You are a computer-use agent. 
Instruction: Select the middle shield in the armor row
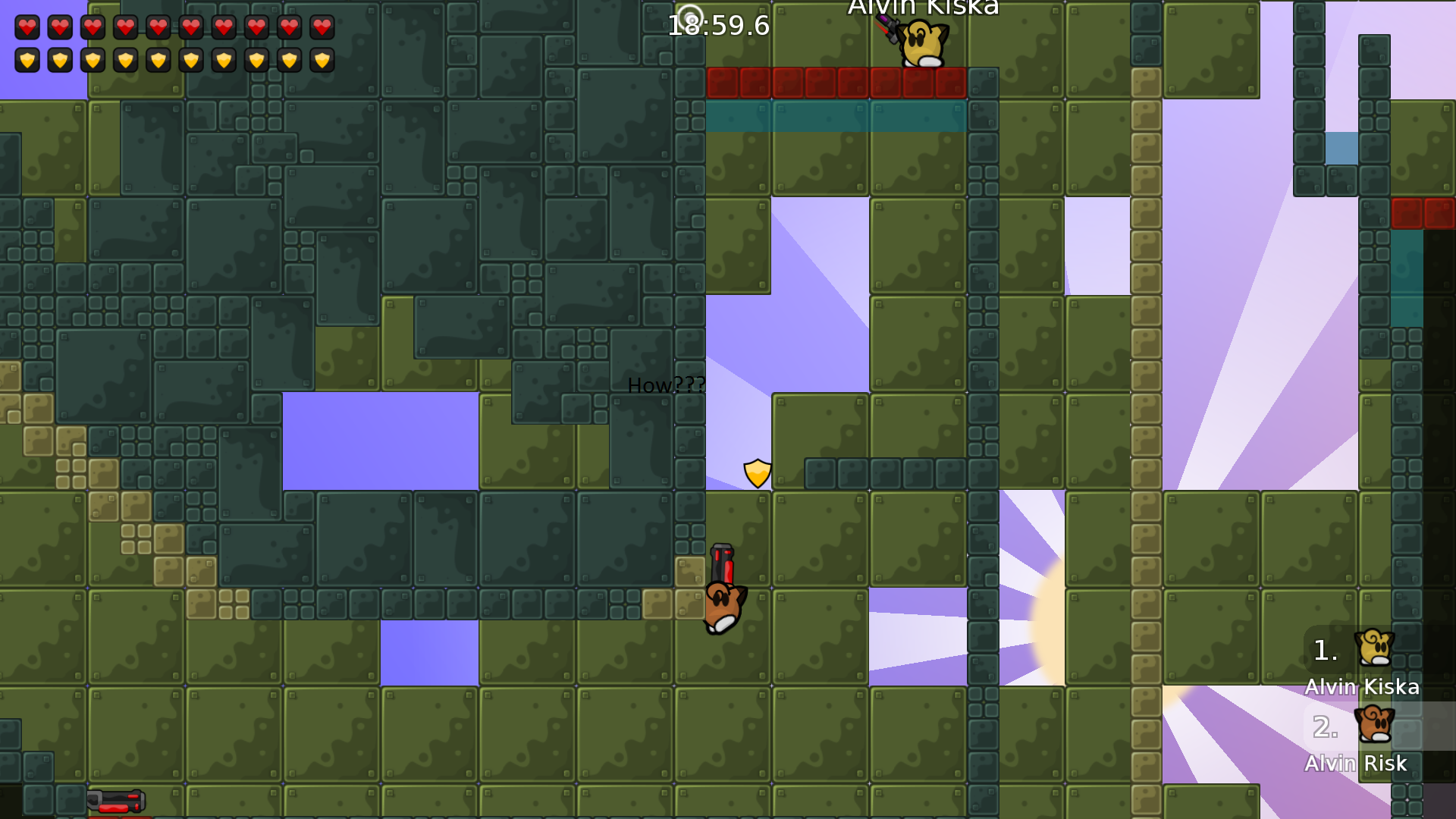158,59
